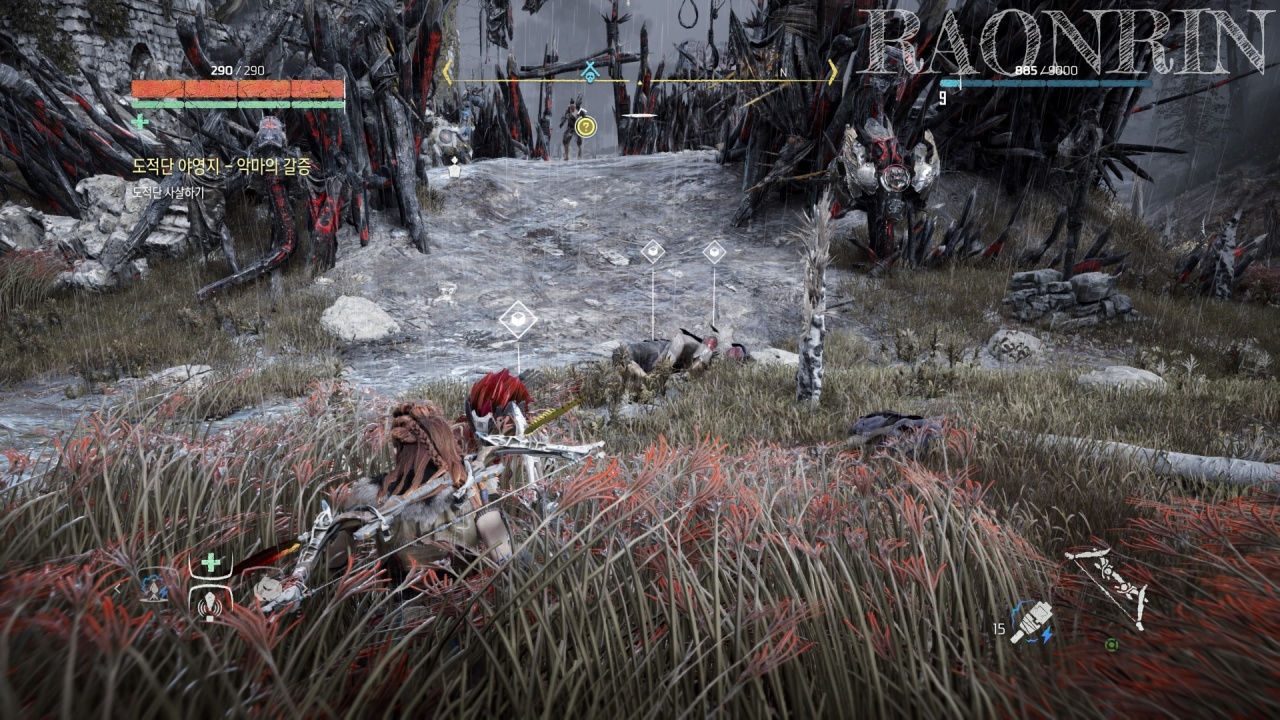Click the compass north indicator

[784, 71]
